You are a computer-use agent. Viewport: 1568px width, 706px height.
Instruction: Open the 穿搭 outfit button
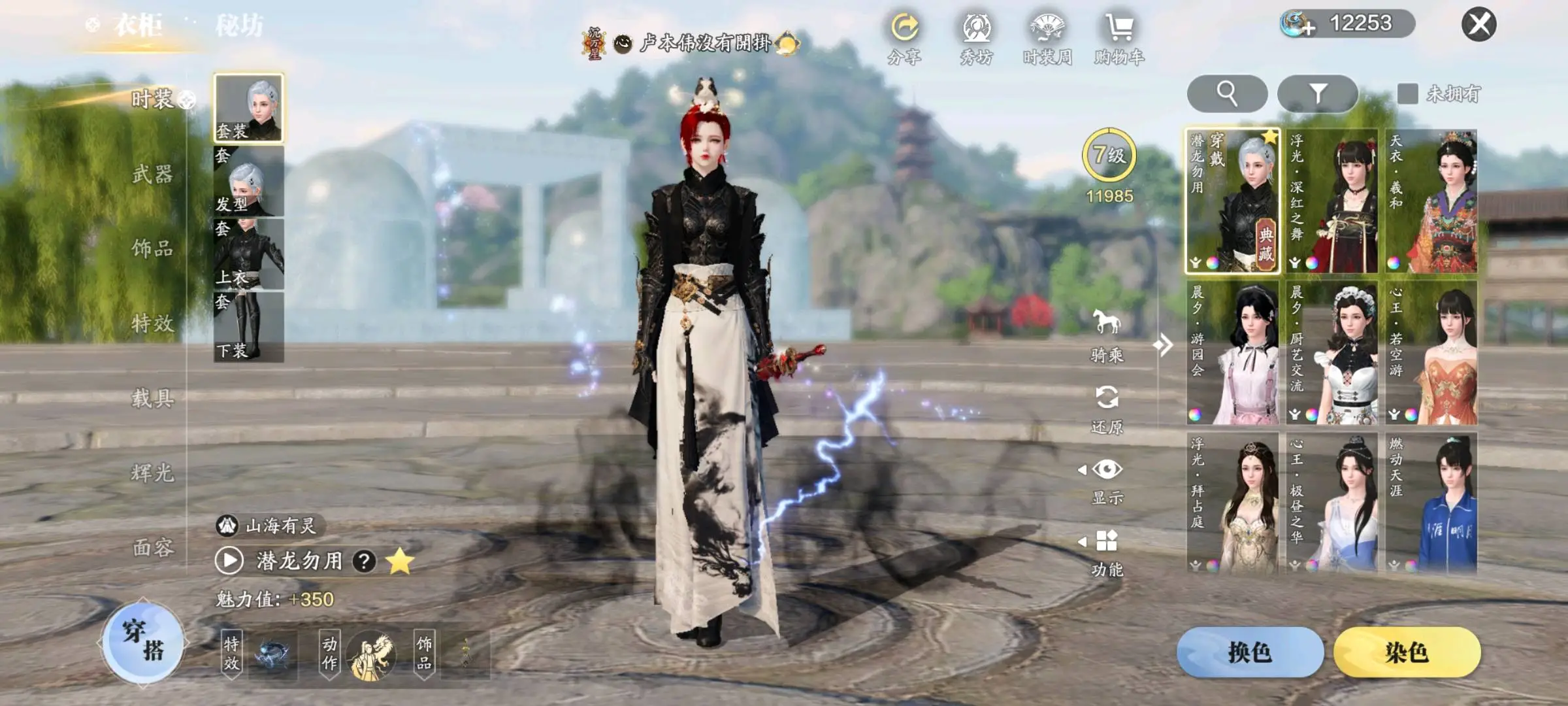[143, 641]
